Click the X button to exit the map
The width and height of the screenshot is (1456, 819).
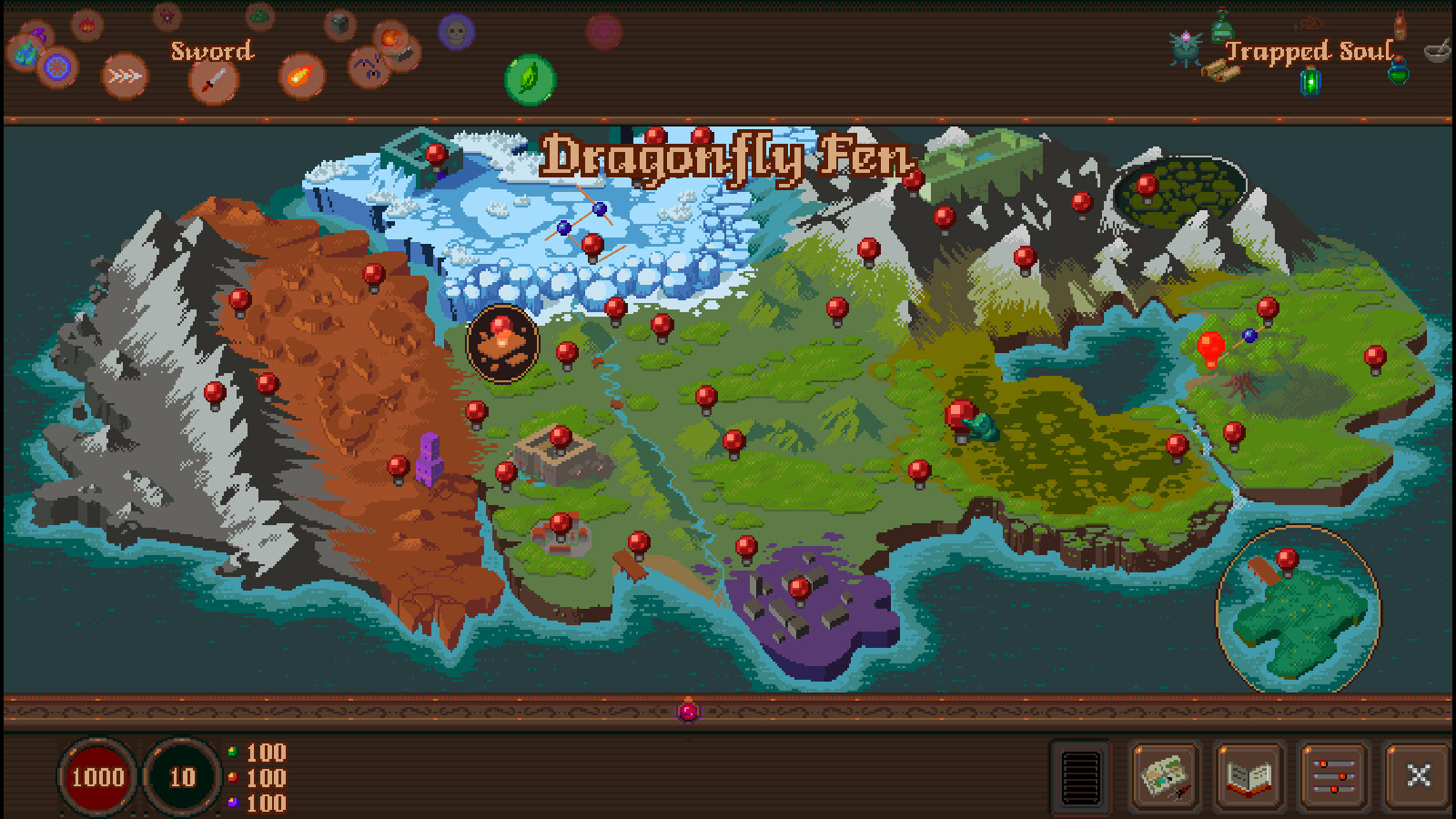(x=1420, y=777)
